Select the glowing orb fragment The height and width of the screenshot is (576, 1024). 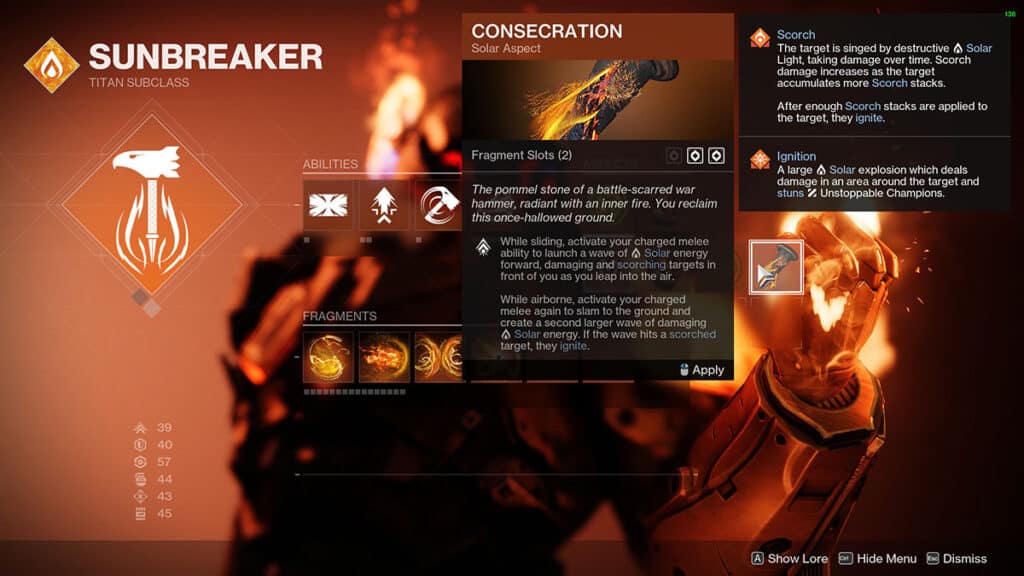pos(328,358)
